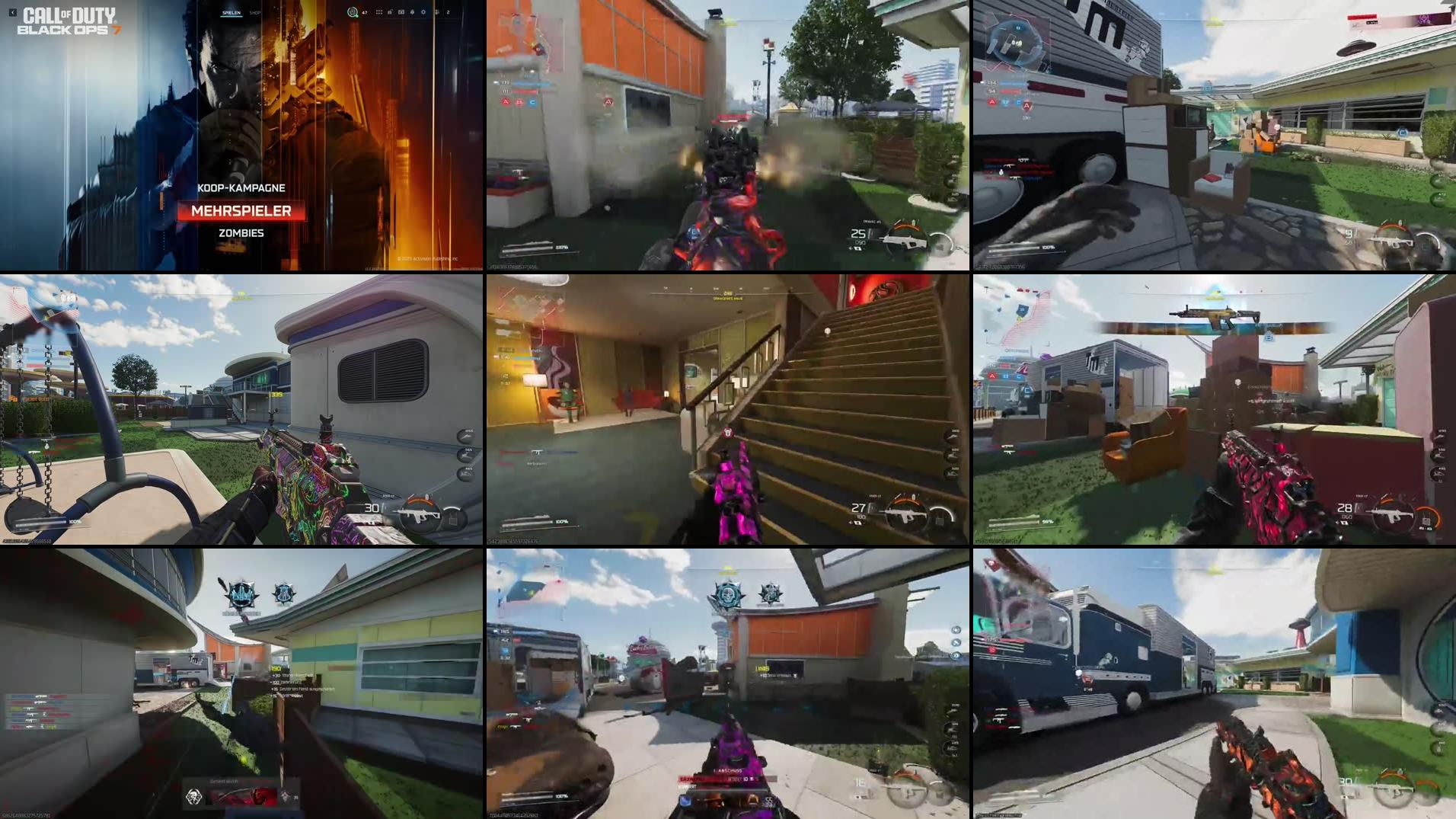Click the notification bell icon
The width and height of the screenshot is (1456, 819).
[412, 11]
